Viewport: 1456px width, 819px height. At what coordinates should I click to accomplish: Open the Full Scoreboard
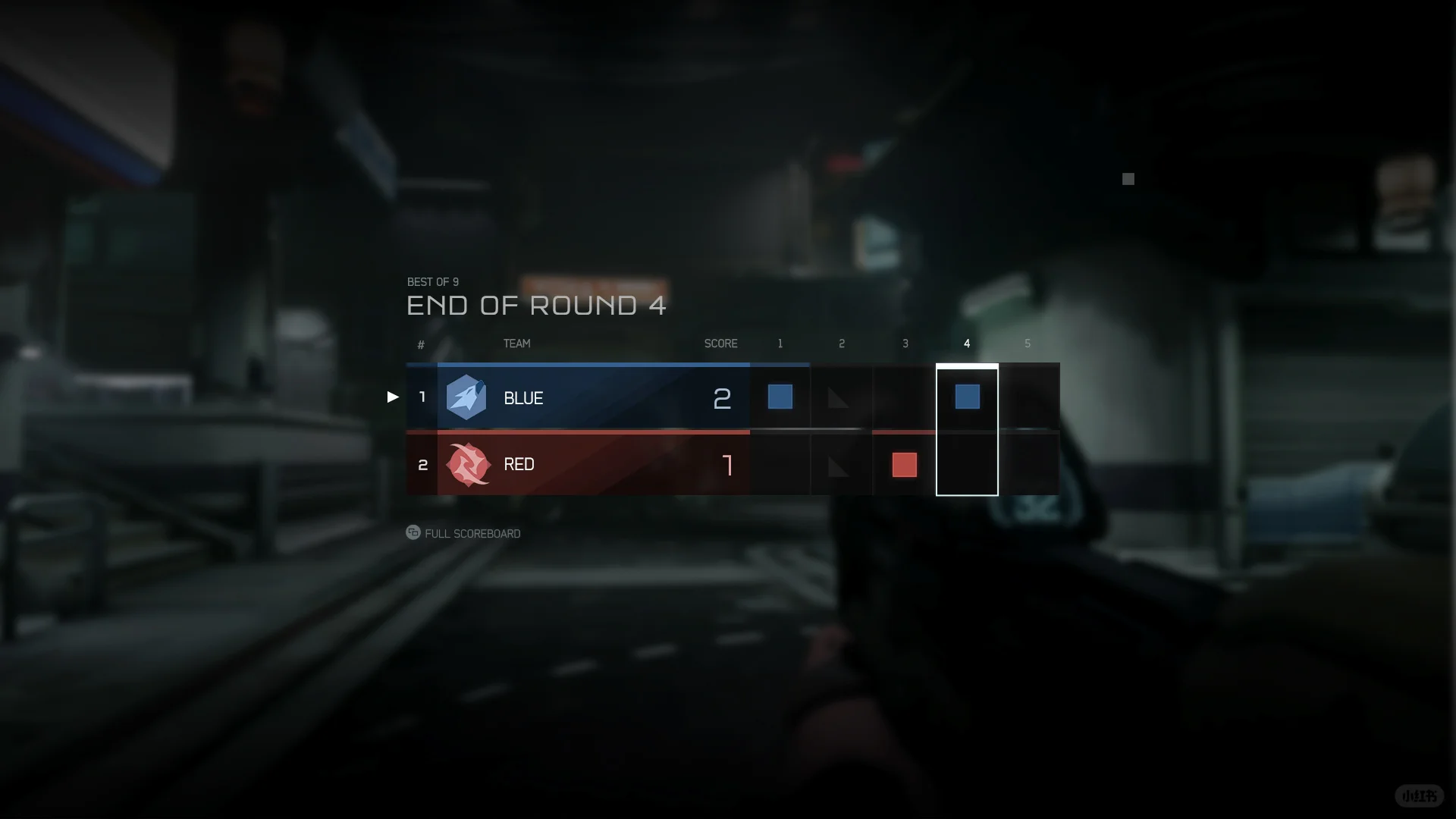tap(463, 533)
